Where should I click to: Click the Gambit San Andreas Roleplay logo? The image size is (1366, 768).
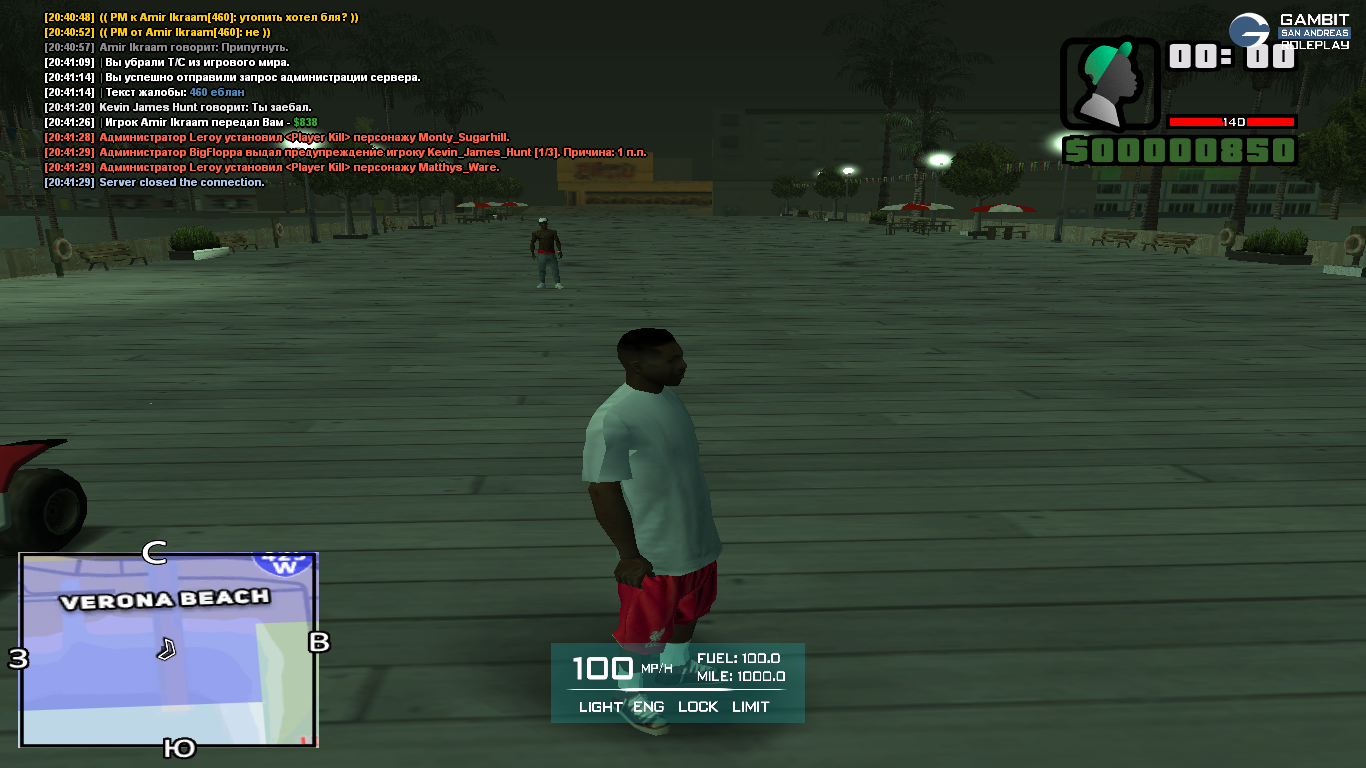tap(1288, 31)
